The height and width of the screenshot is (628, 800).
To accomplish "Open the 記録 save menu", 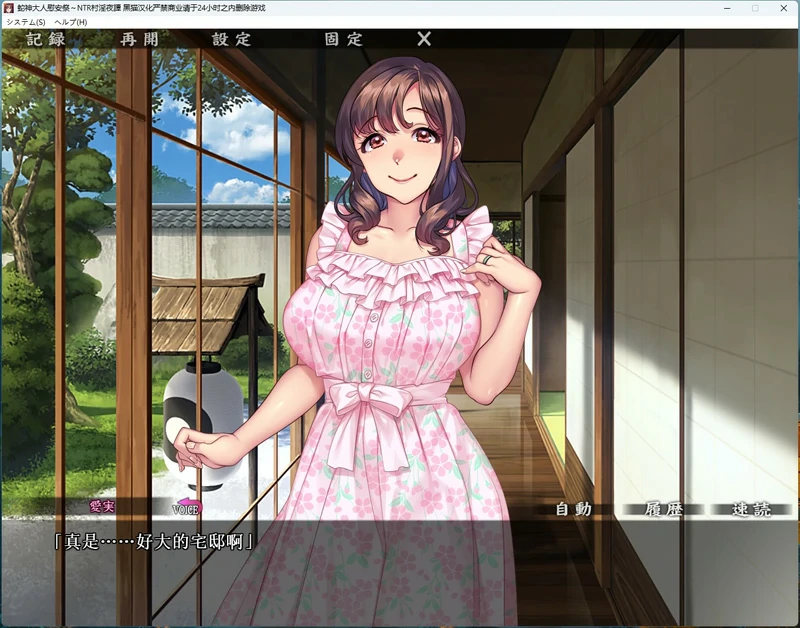I will pos(46,39).
